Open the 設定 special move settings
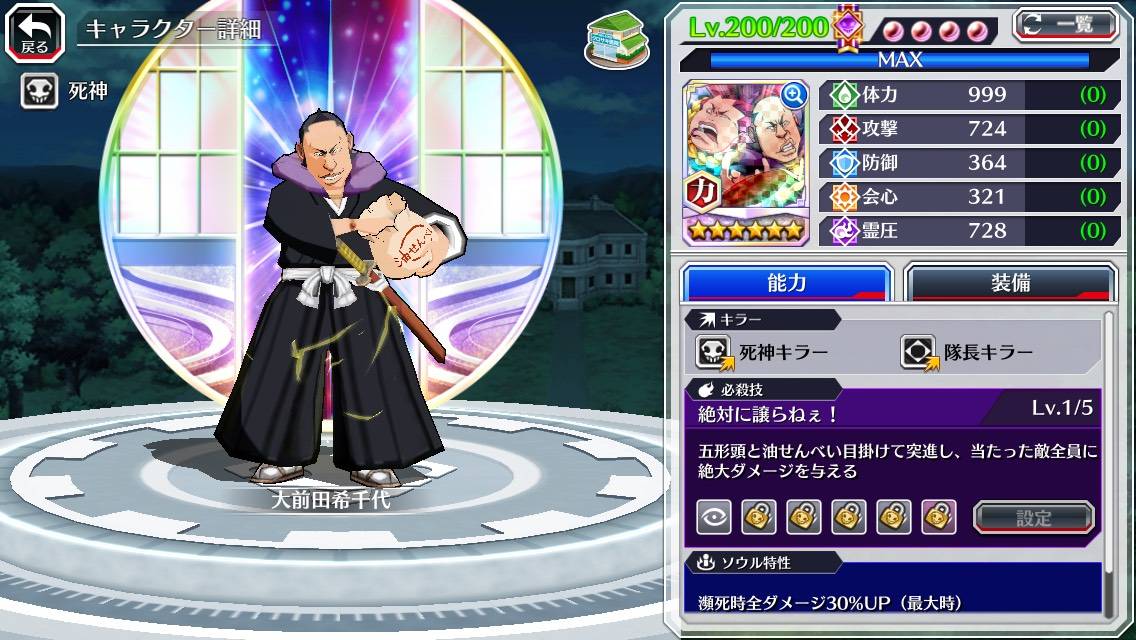1136x640 pixels. click(1033, 517)
